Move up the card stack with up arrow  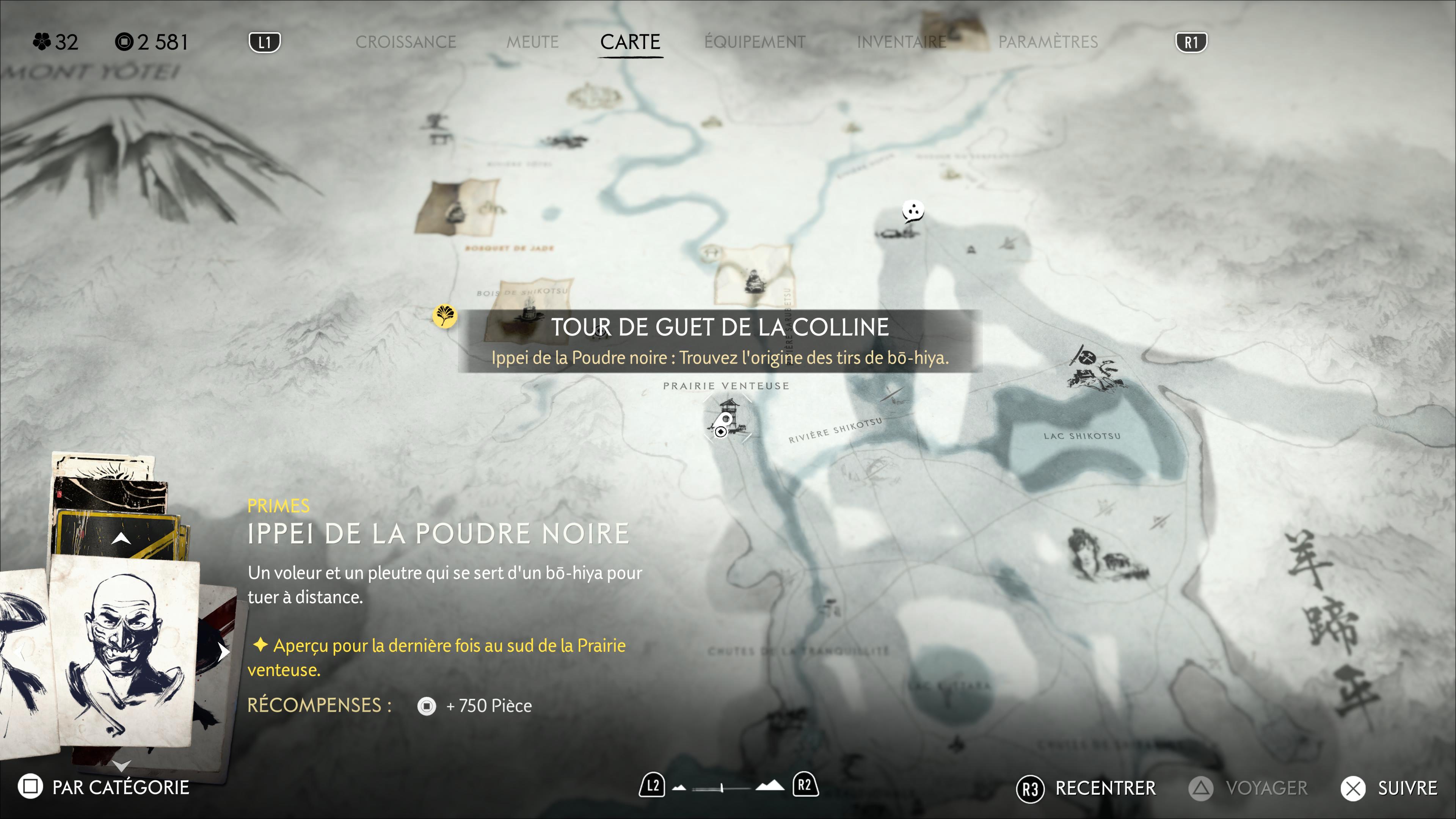pos(121,539)
